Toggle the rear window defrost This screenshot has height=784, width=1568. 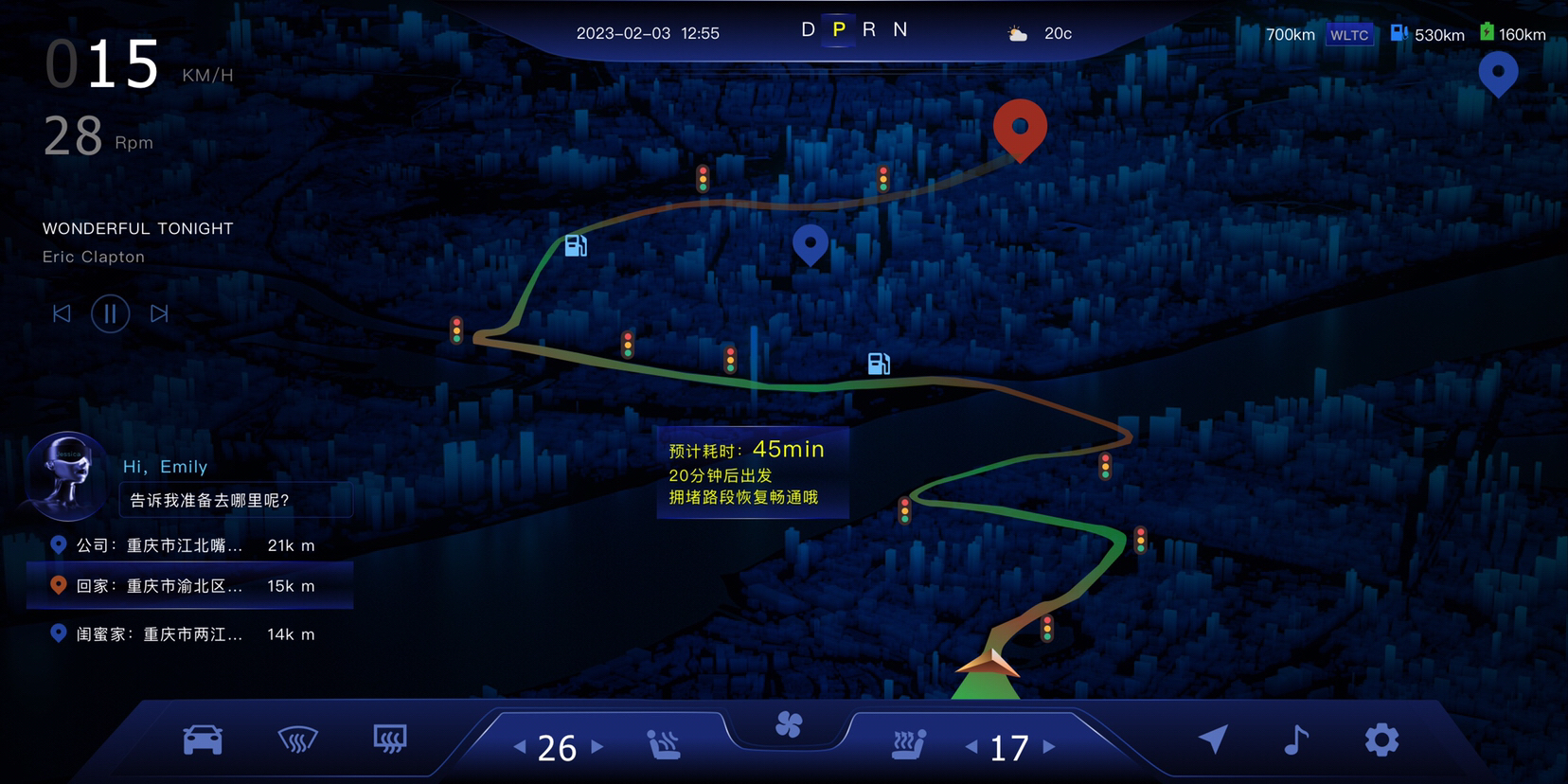click(x=390, y=739)
